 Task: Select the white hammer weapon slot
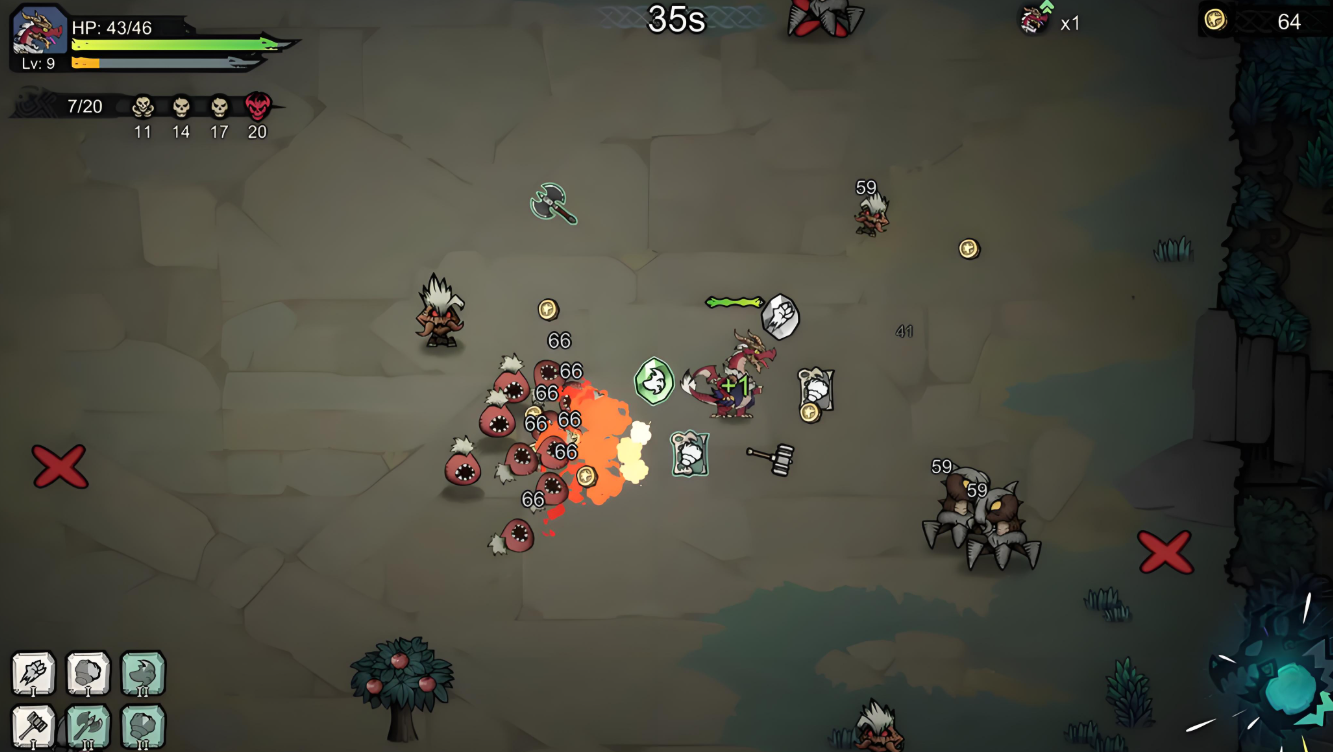click(33, 726)
